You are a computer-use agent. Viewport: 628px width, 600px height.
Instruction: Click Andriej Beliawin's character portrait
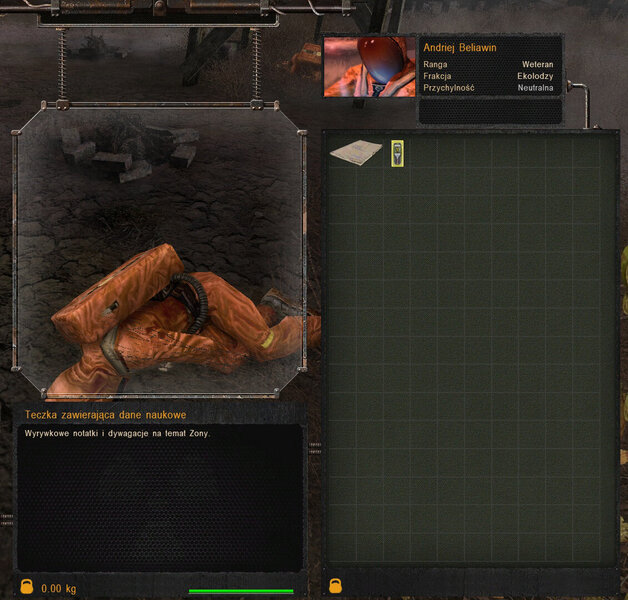[x=368, y=67]
